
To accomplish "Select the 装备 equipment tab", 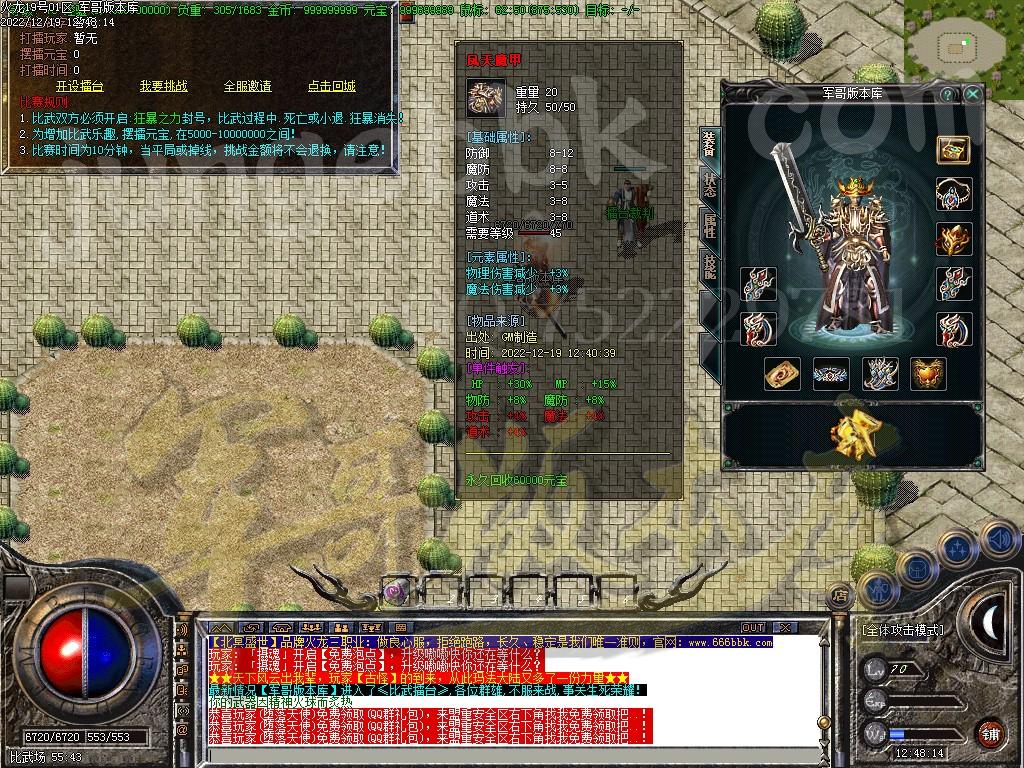I will (x=709, y=145).
